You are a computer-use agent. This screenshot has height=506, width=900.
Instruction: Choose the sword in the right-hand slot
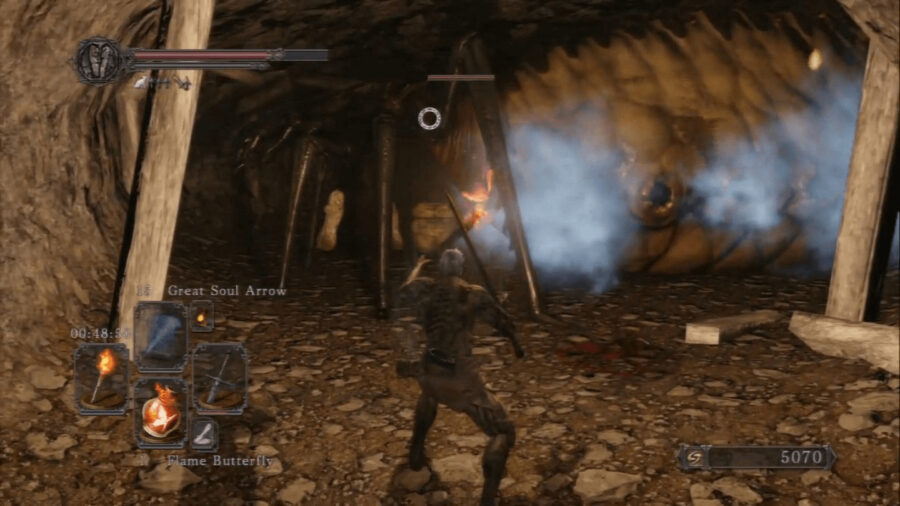pyautogui.click(x=219, y=376)
